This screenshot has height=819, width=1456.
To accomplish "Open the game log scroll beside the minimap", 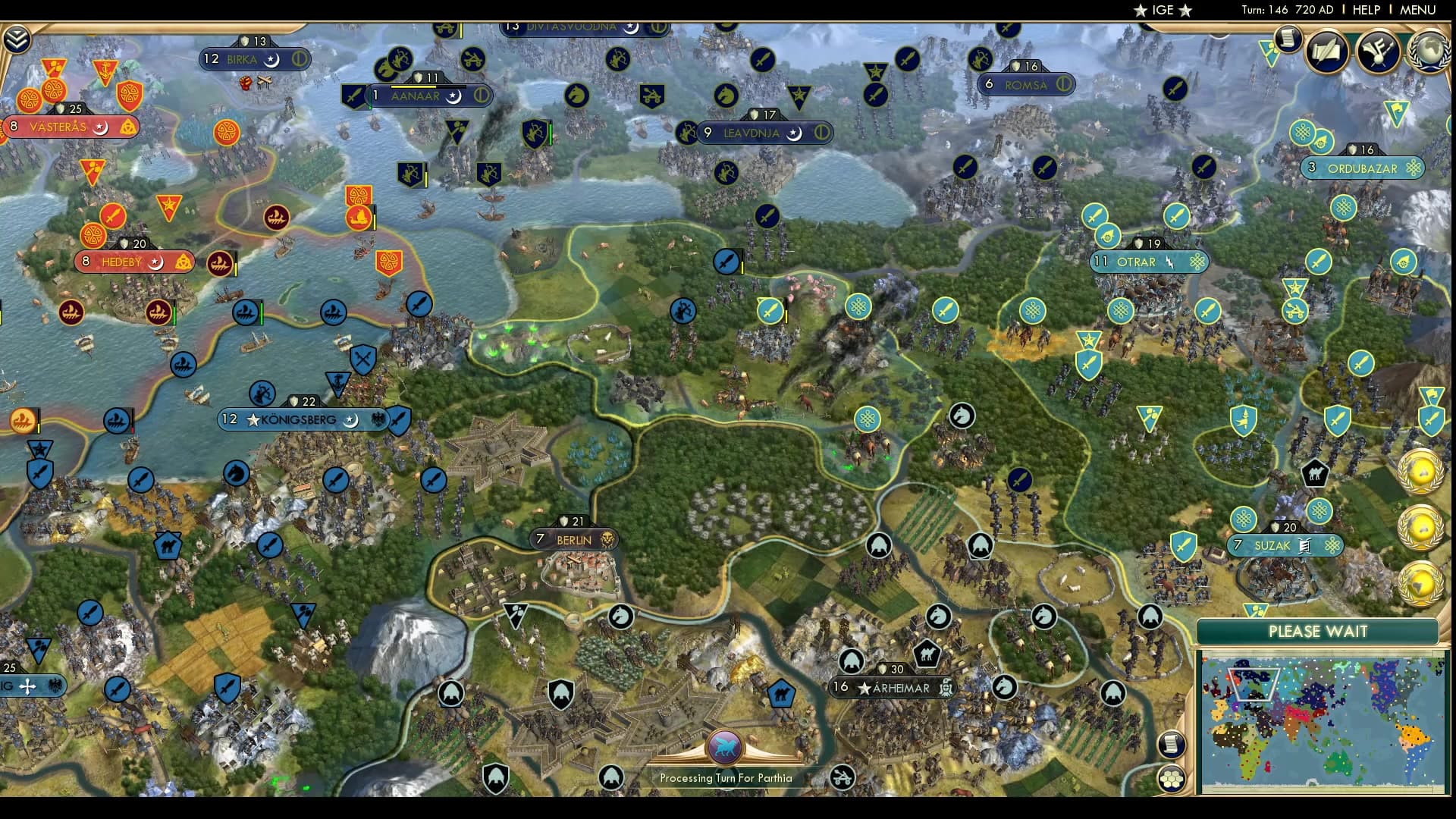I will pyautogui.click(x=1171, y=745).
